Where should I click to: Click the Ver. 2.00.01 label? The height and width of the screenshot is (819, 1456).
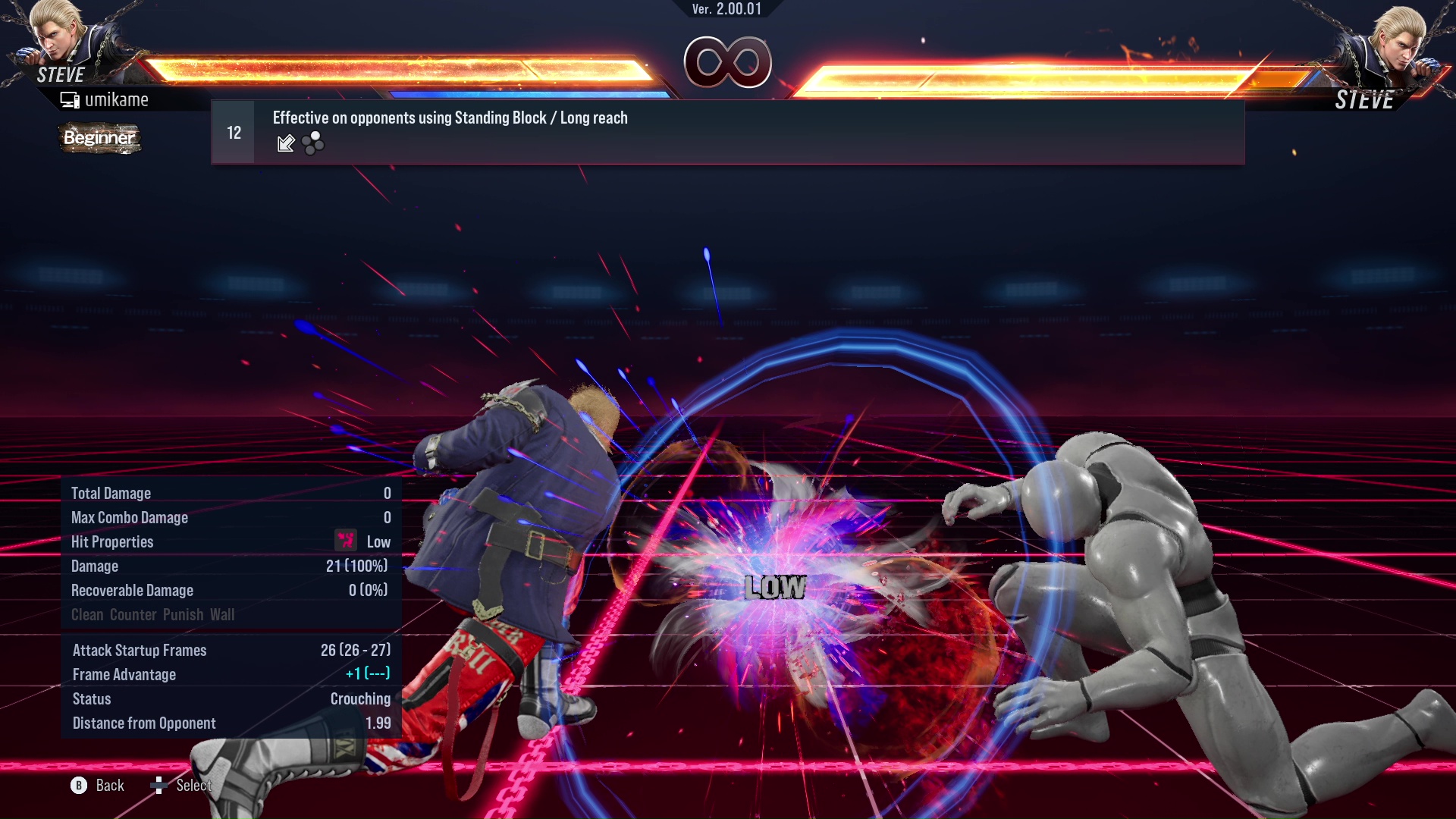click(x=726, y=9)
